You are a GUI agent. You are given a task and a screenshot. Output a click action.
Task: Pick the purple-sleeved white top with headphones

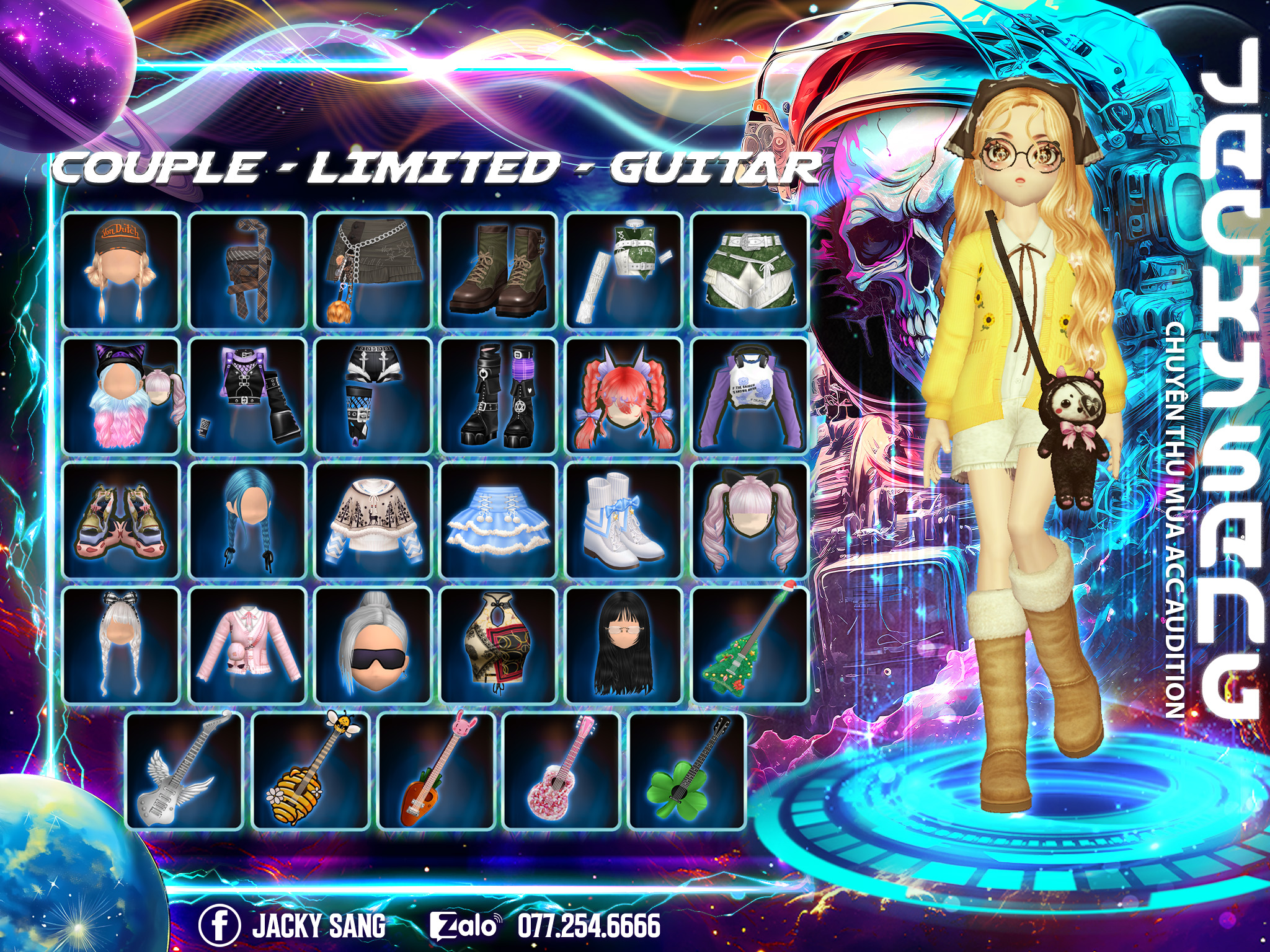pos(750,395)
